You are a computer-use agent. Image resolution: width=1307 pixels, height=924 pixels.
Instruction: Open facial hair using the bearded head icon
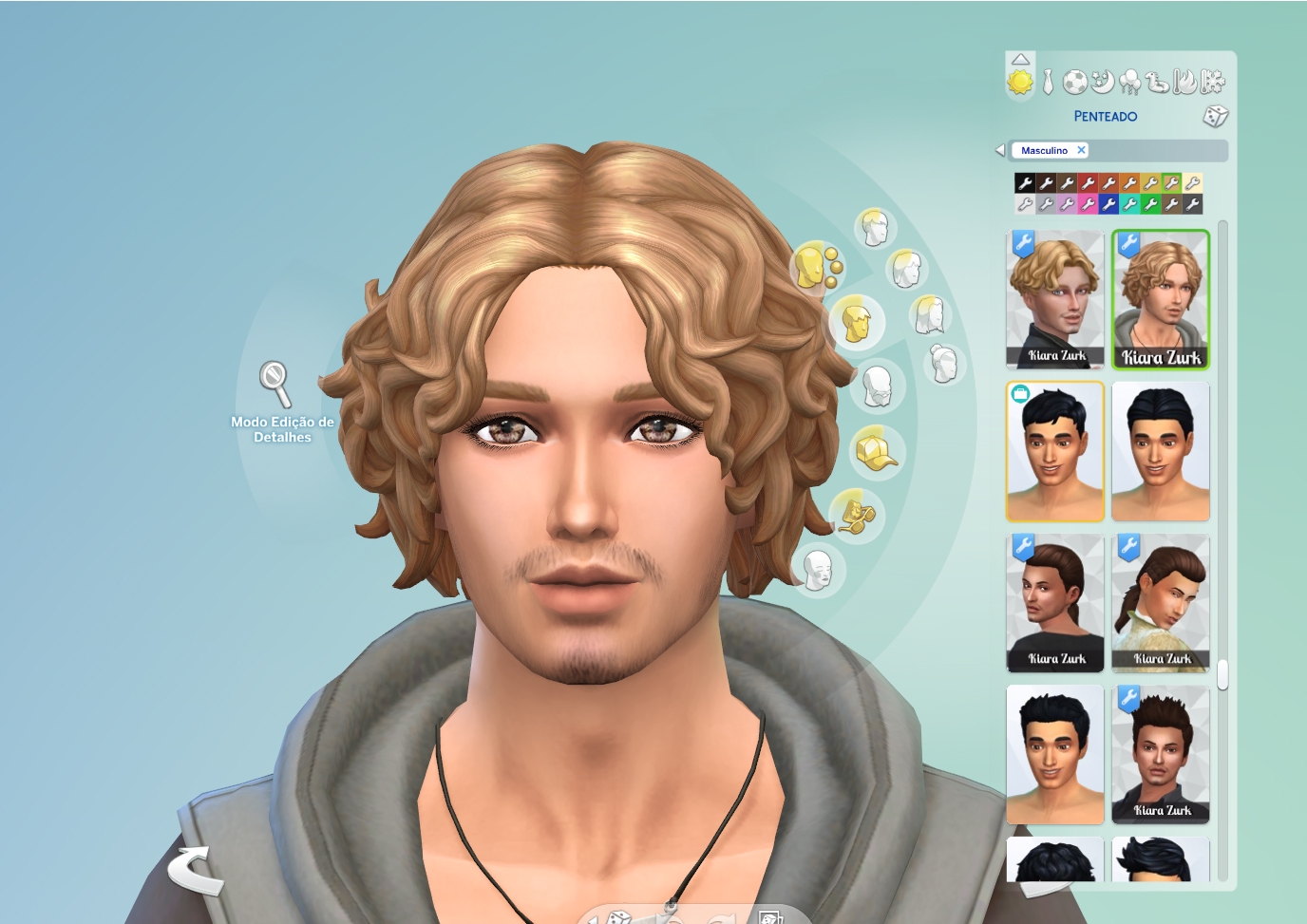pos(875,387)
